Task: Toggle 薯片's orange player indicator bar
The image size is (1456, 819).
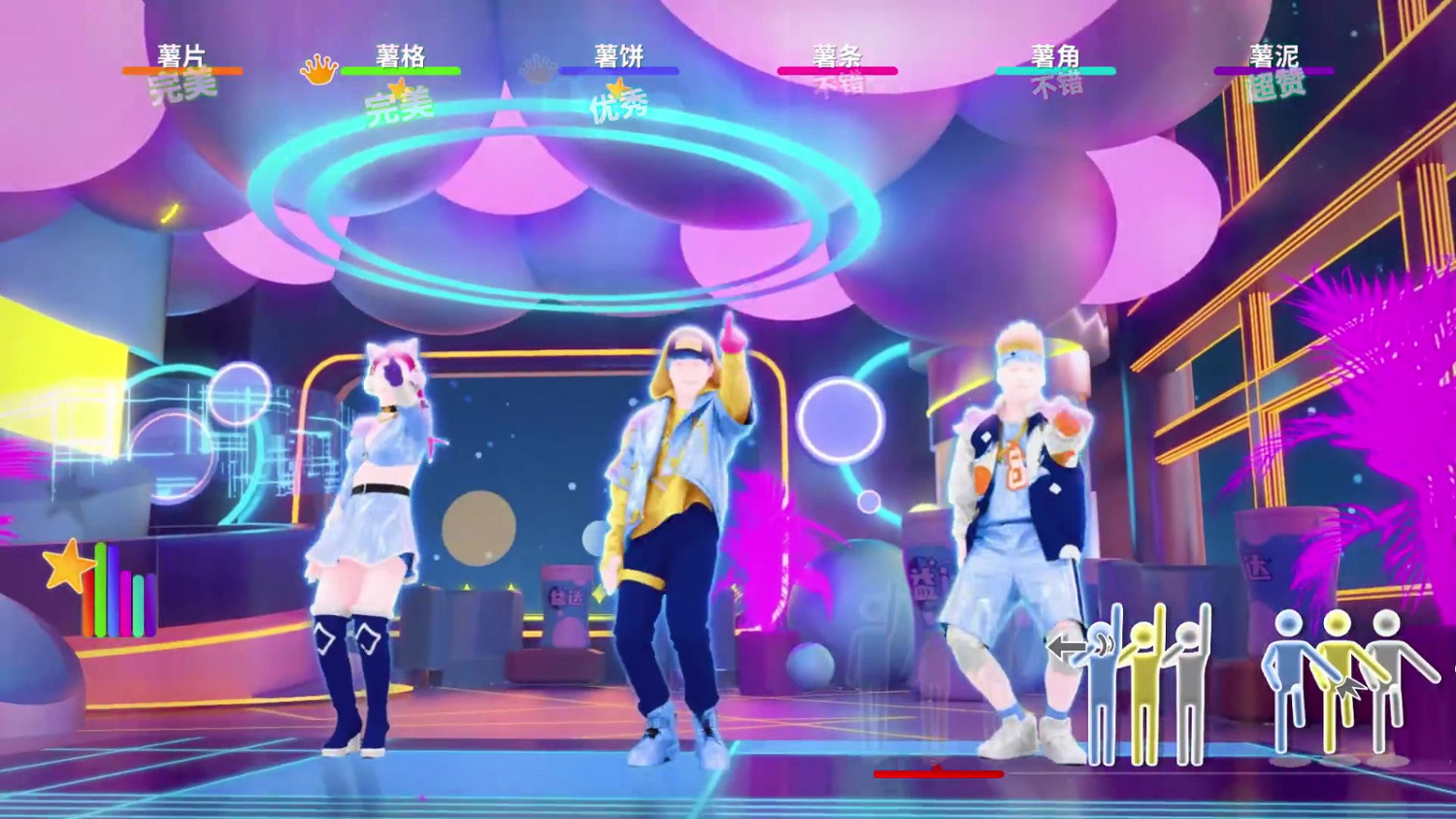Action: pos(181,69)
